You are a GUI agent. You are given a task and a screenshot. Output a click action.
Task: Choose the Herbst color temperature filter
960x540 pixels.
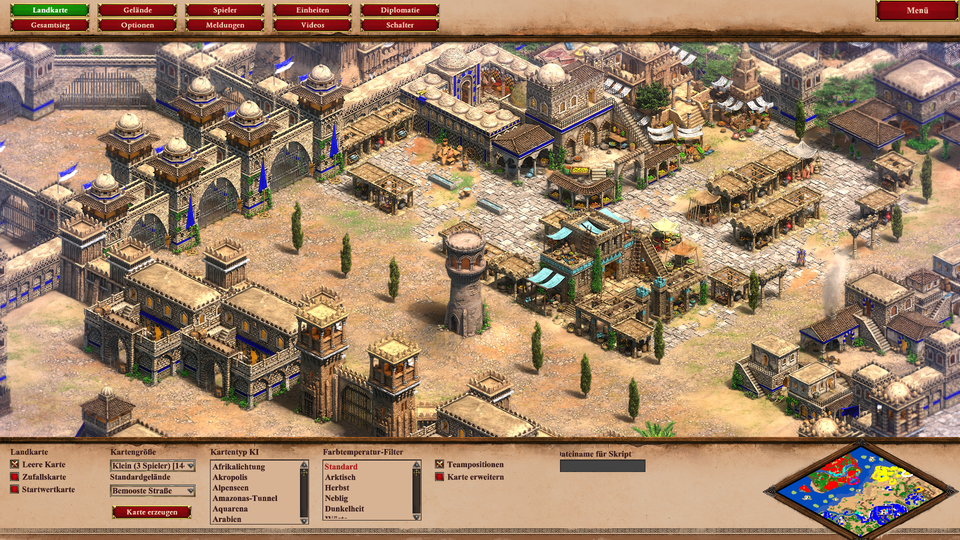(337, 488)
